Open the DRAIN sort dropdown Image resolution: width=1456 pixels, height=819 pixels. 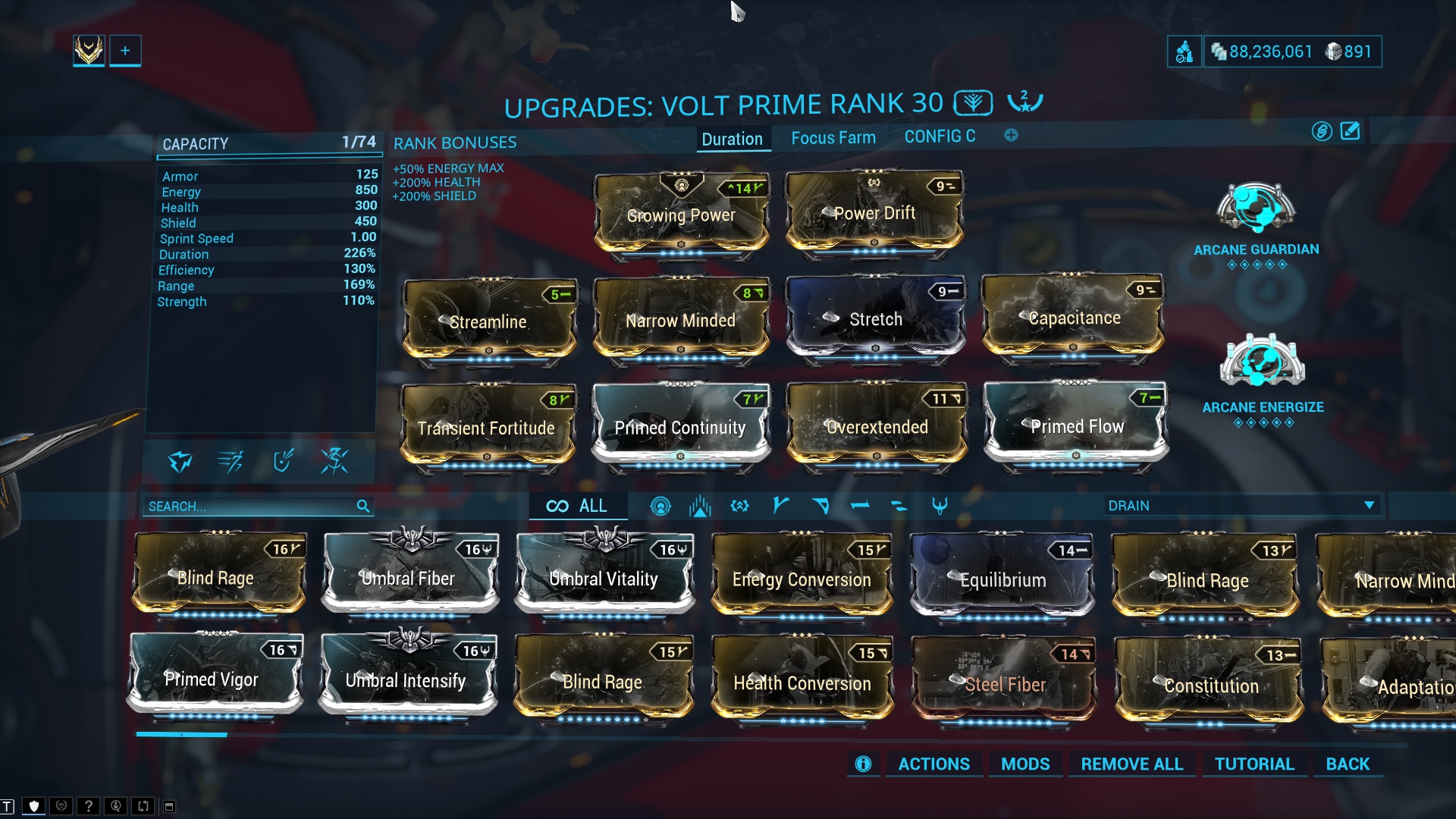[x=1241, y=506]
